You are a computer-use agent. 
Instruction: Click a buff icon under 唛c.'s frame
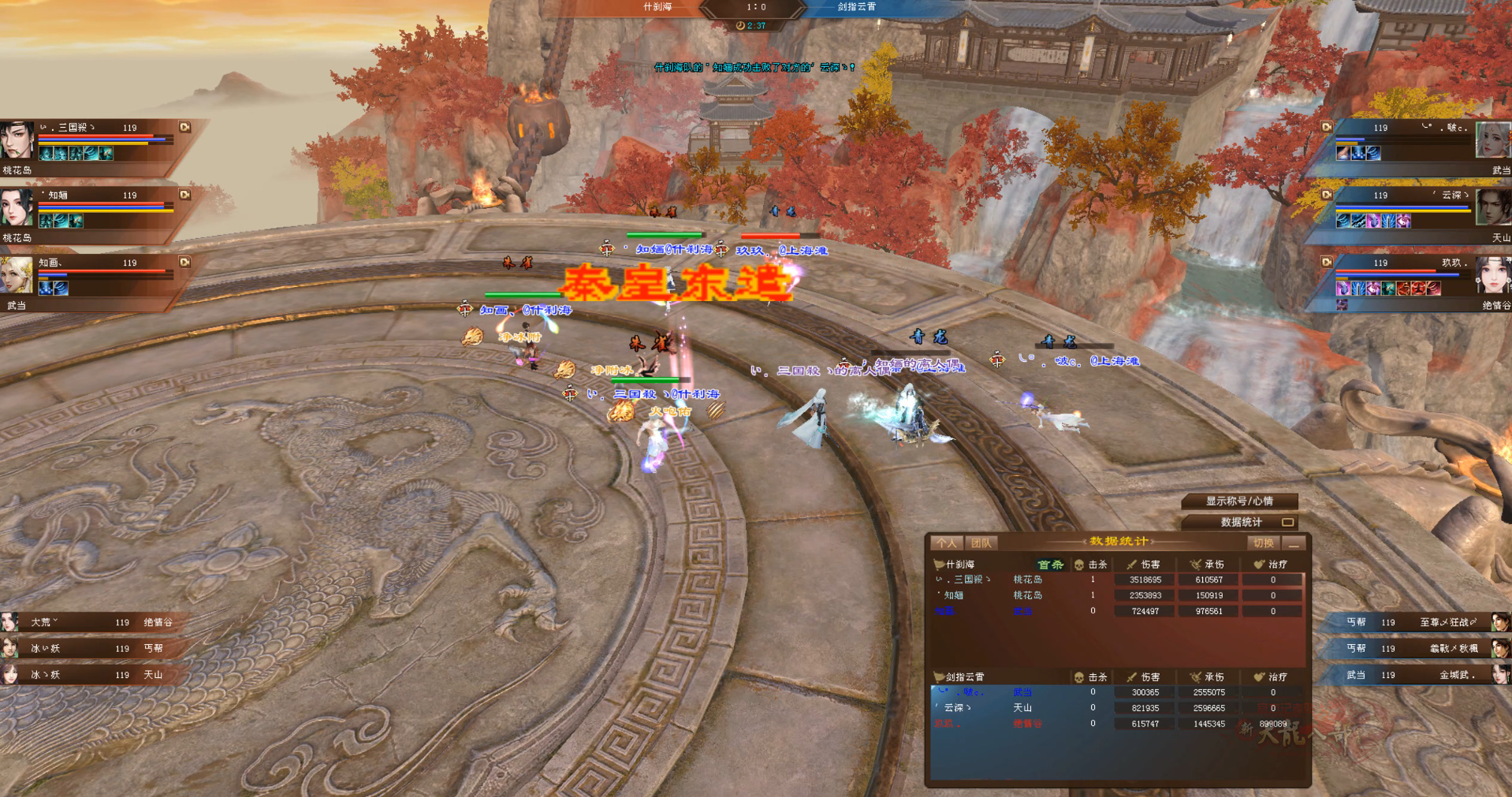click(x=1342, y=154)
